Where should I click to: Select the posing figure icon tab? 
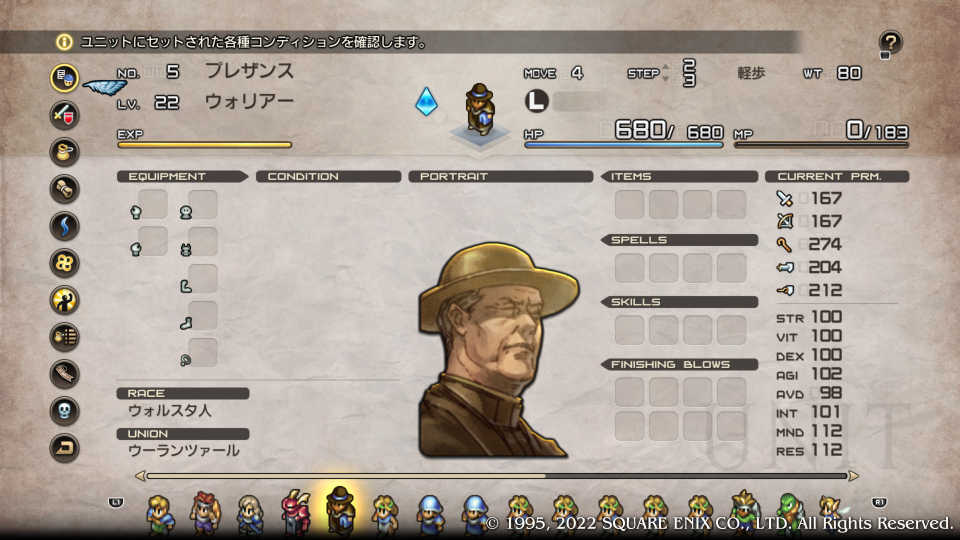click(65, 299)
